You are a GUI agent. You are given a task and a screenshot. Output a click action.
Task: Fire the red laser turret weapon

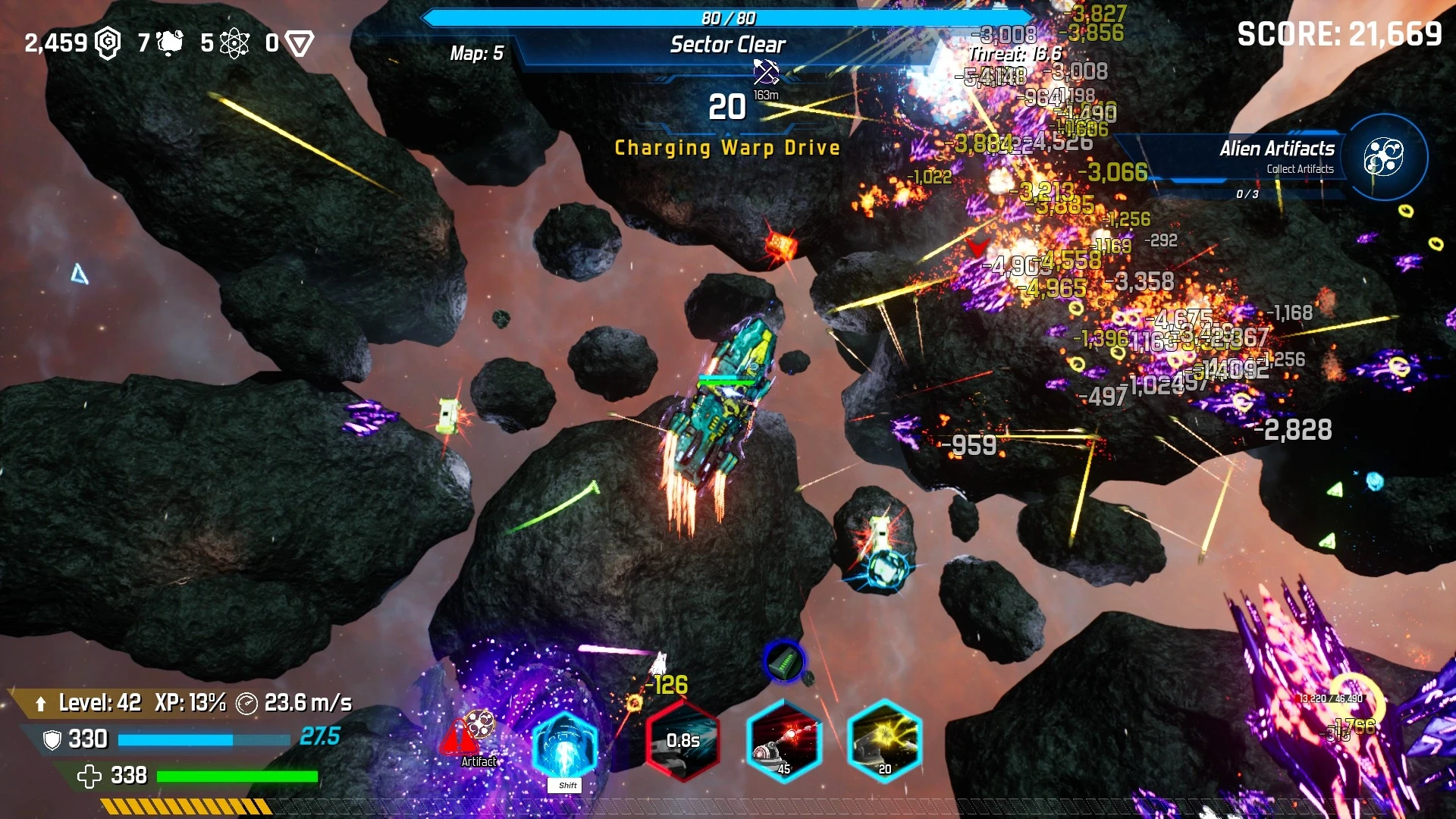[x=784, y=741]
